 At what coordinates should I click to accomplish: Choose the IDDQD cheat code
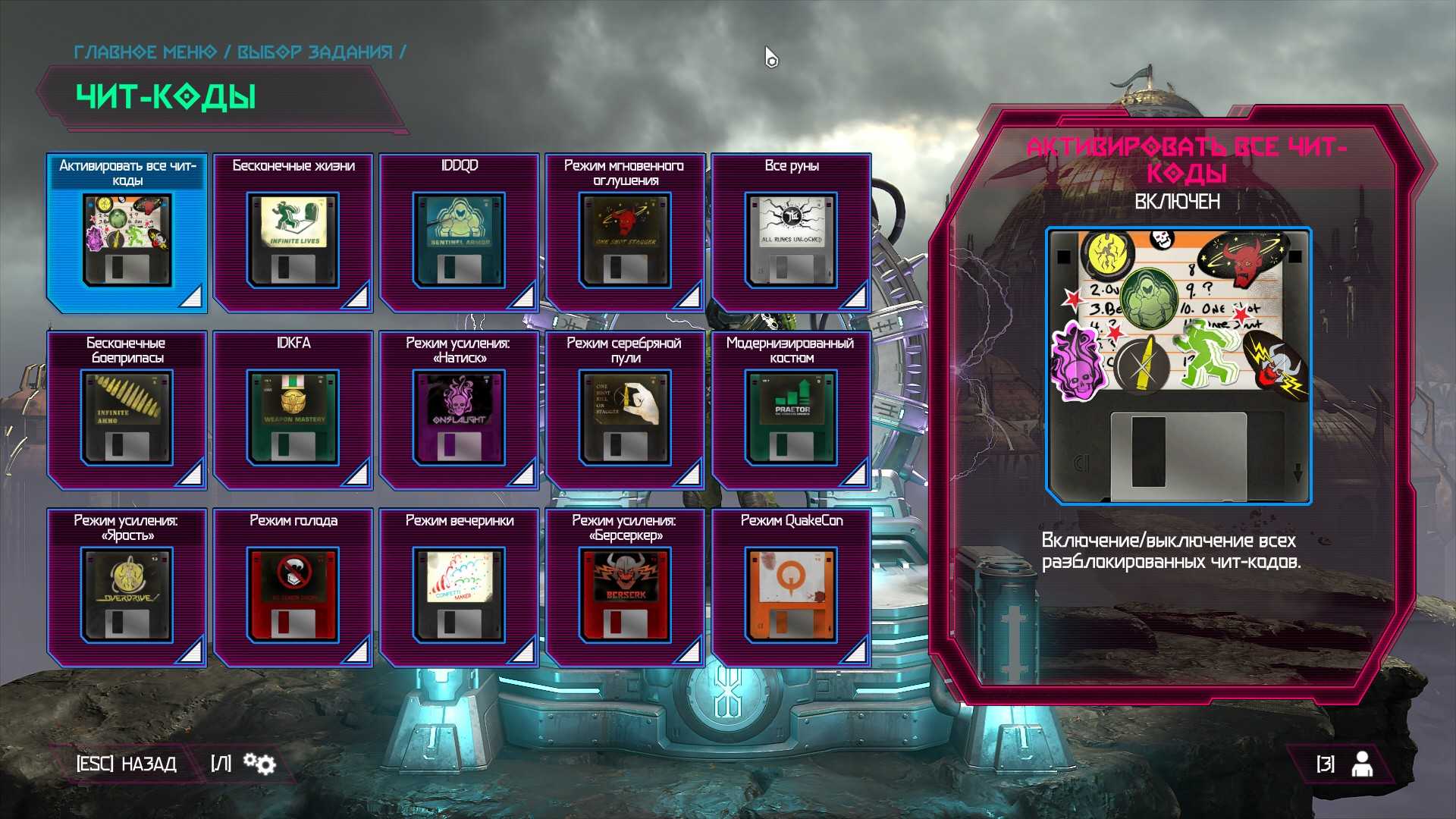coord(460,234)
